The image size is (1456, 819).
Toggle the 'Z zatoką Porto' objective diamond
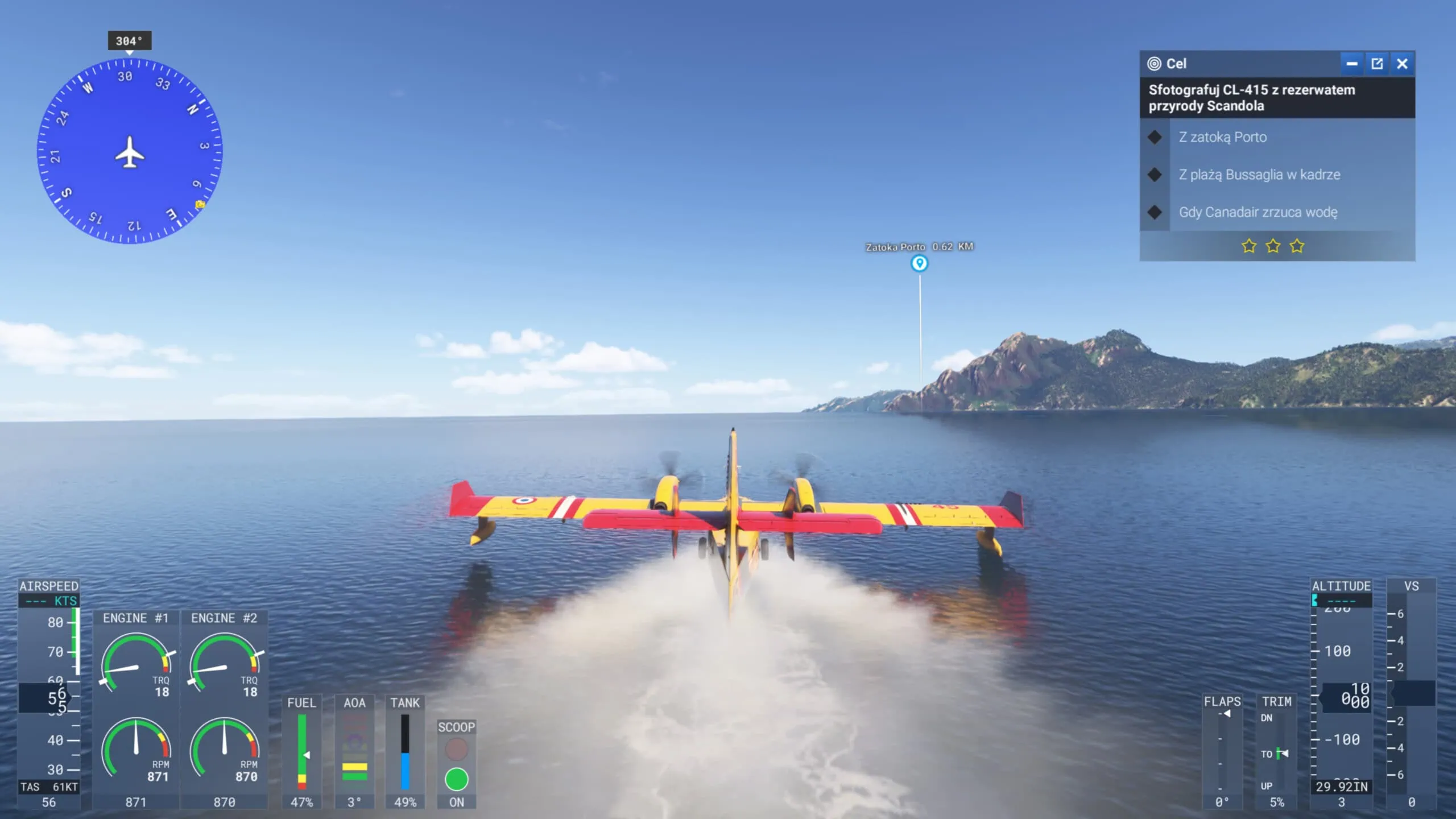(x=1155, y=137)
